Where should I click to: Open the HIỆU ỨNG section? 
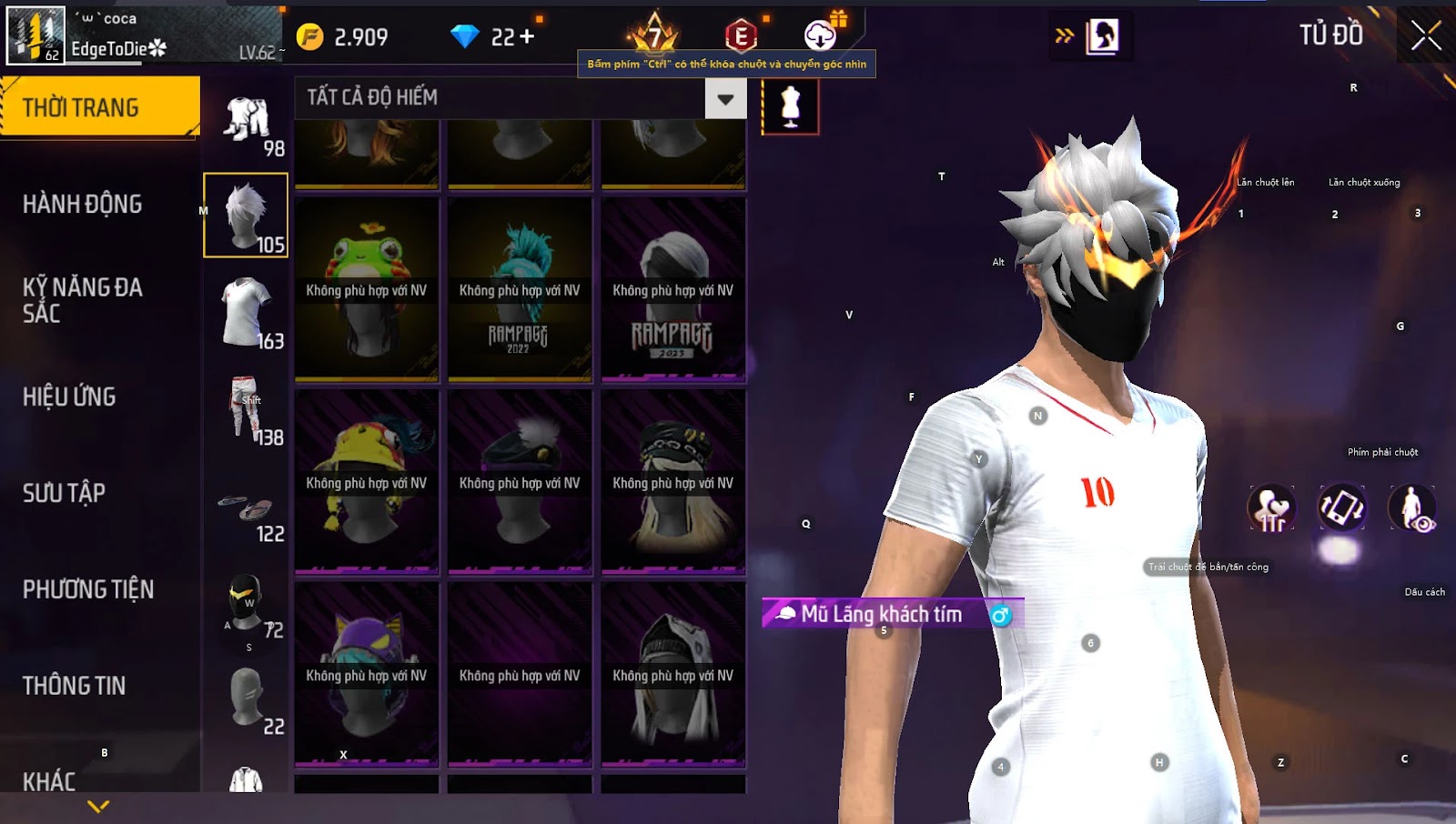[x=69, y=397]
